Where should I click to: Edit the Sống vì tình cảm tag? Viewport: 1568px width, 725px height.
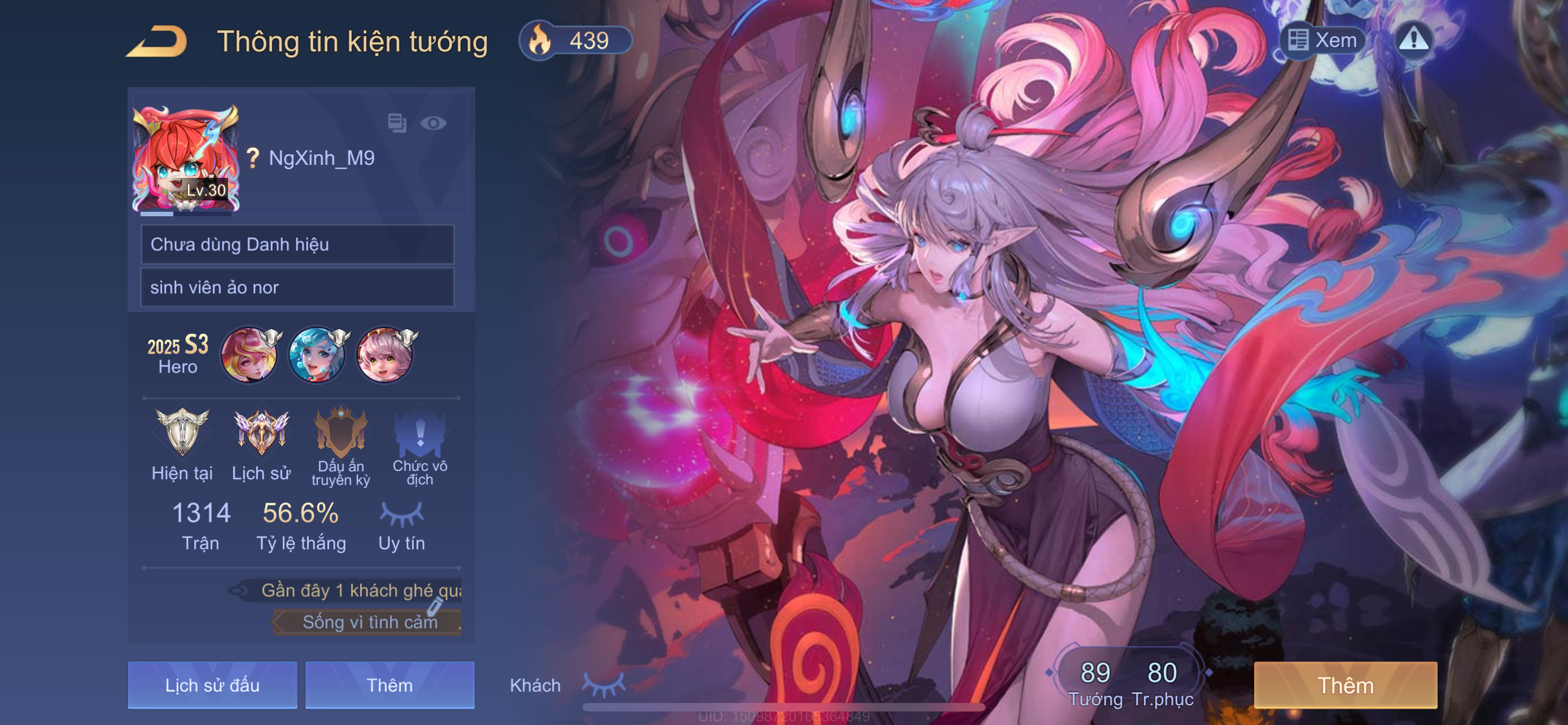click(370, 622)
